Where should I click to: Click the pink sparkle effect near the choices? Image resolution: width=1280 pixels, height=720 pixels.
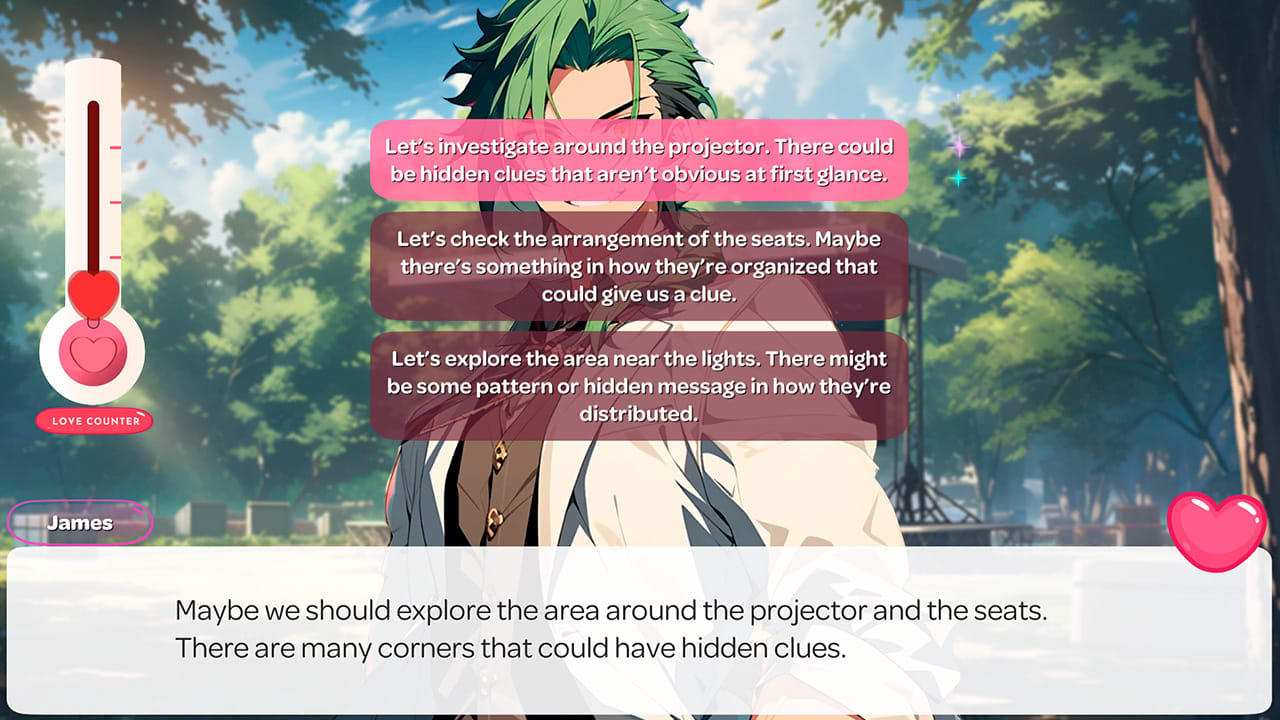coord(959,146)
